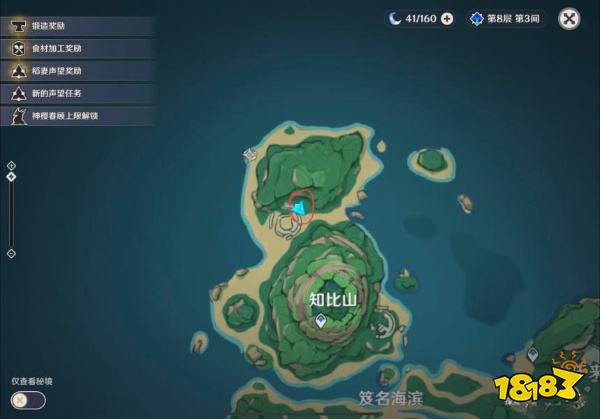Add Original Resin with the plus button

coord(446,18)
